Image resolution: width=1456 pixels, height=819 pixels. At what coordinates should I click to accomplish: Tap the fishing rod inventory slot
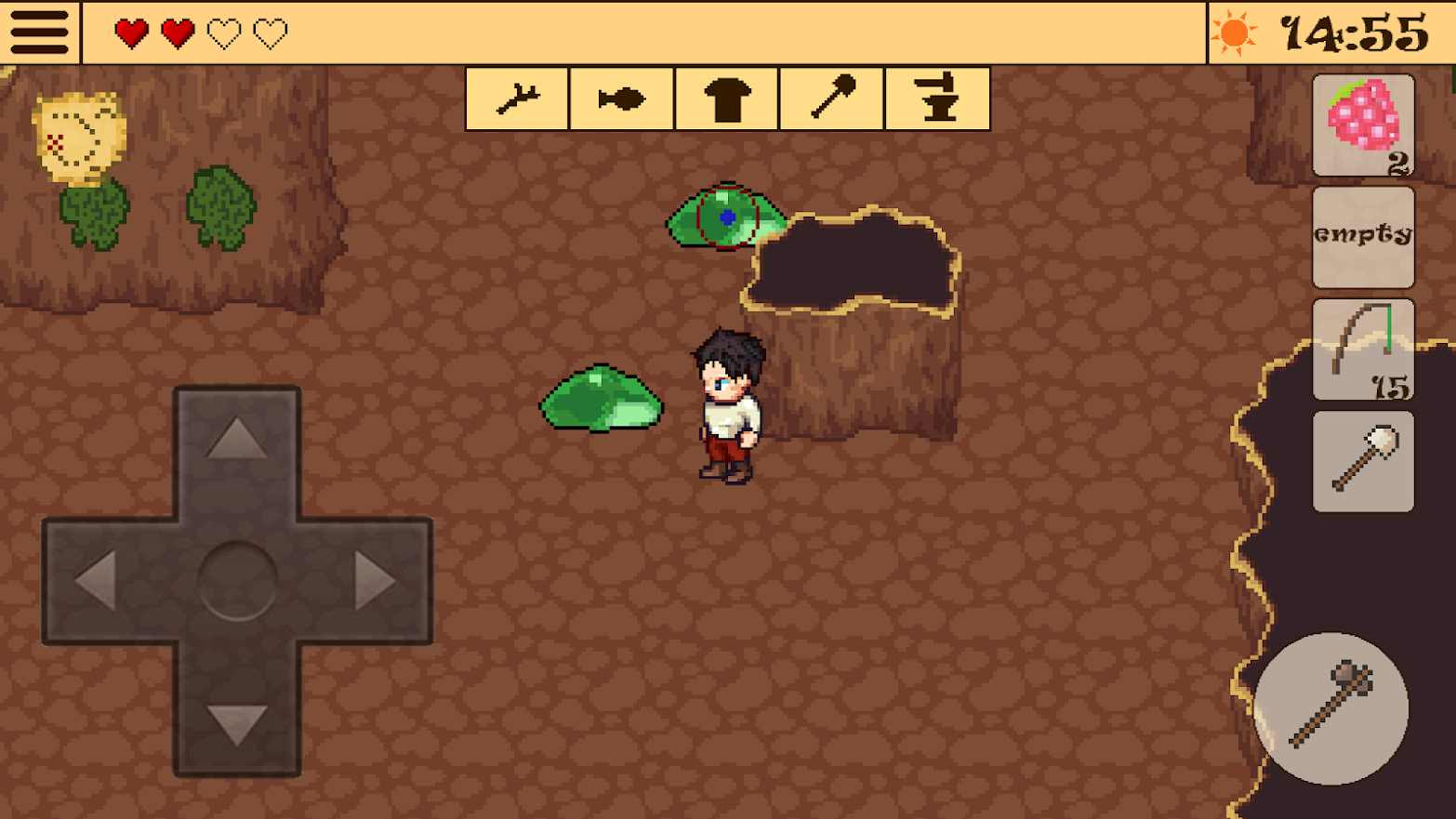pos(1363,348)
